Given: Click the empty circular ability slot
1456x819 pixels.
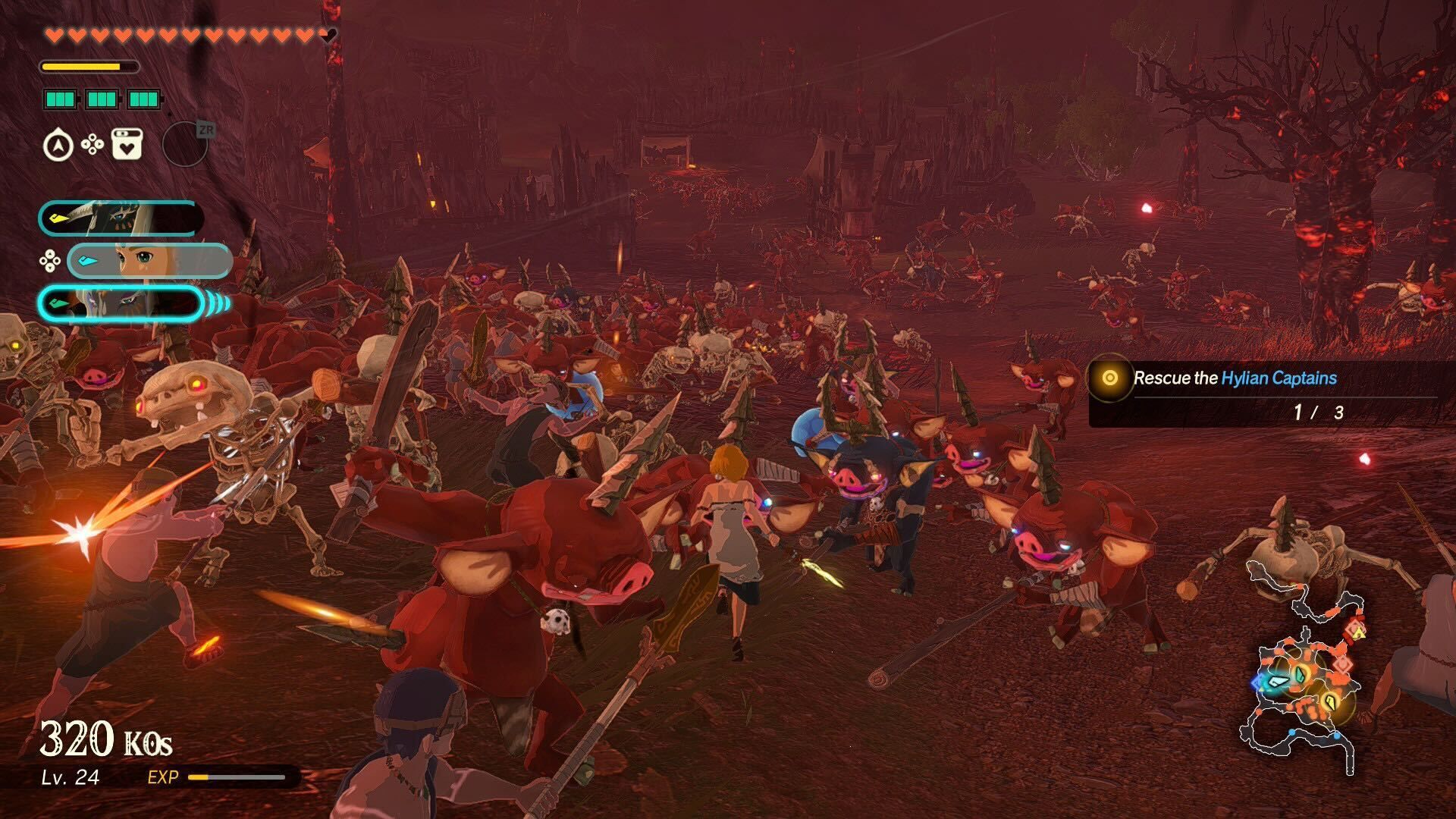Looking at the screenshot, I should click(x=184, y=144).
